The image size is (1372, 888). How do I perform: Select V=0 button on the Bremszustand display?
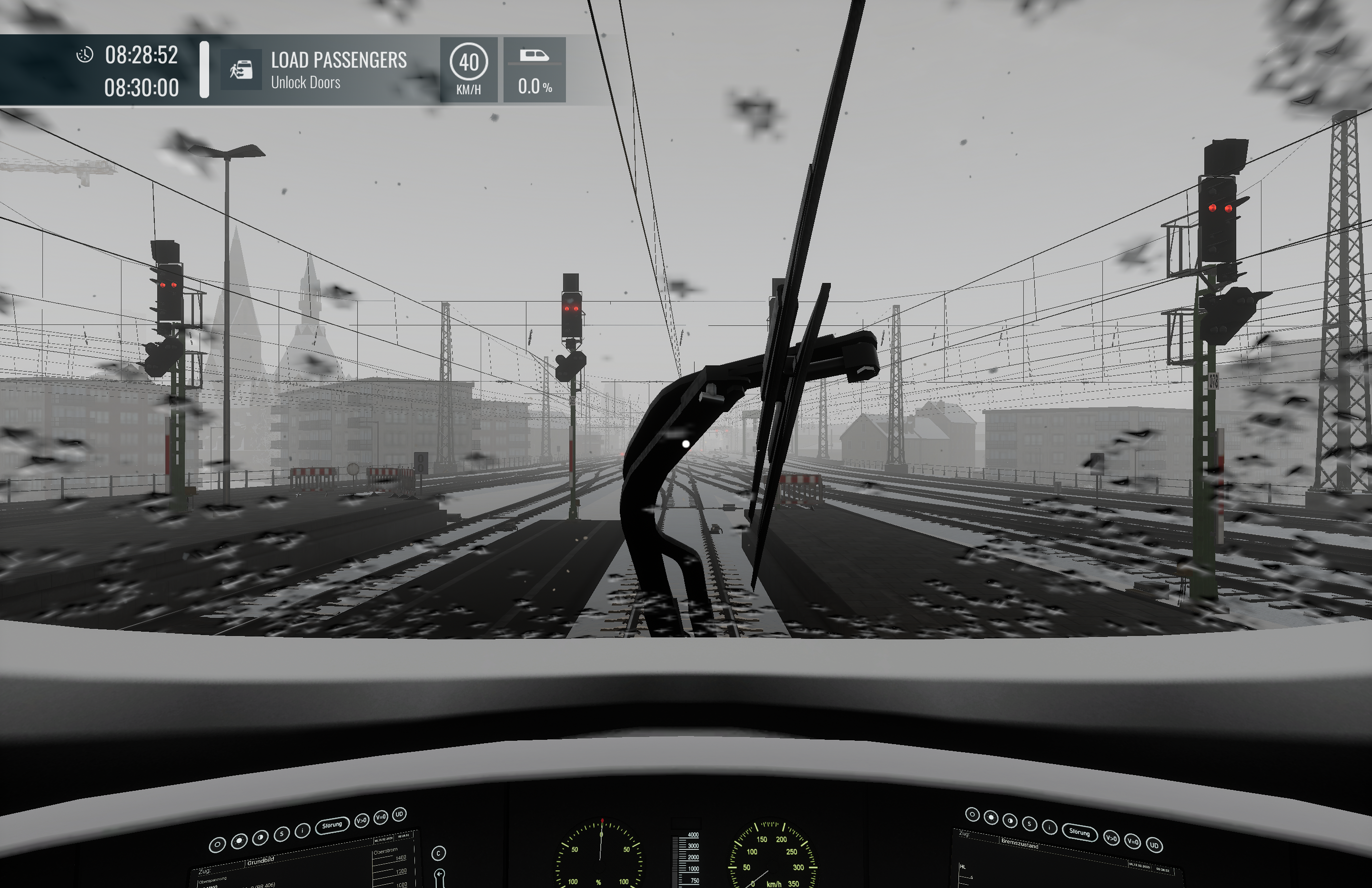pos(1133,842)
